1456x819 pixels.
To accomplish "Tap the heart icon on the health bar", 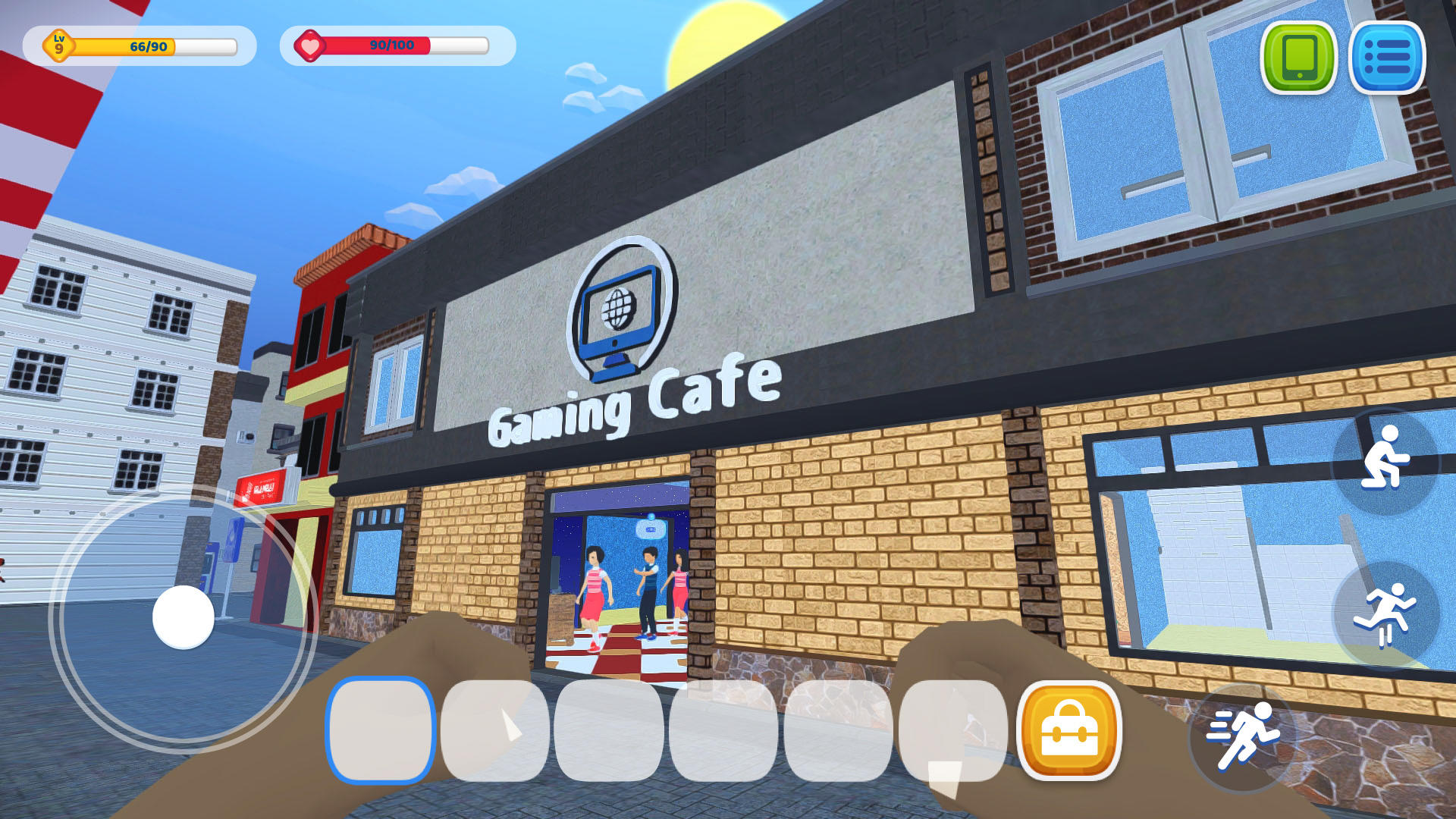I will click(310, 45).
